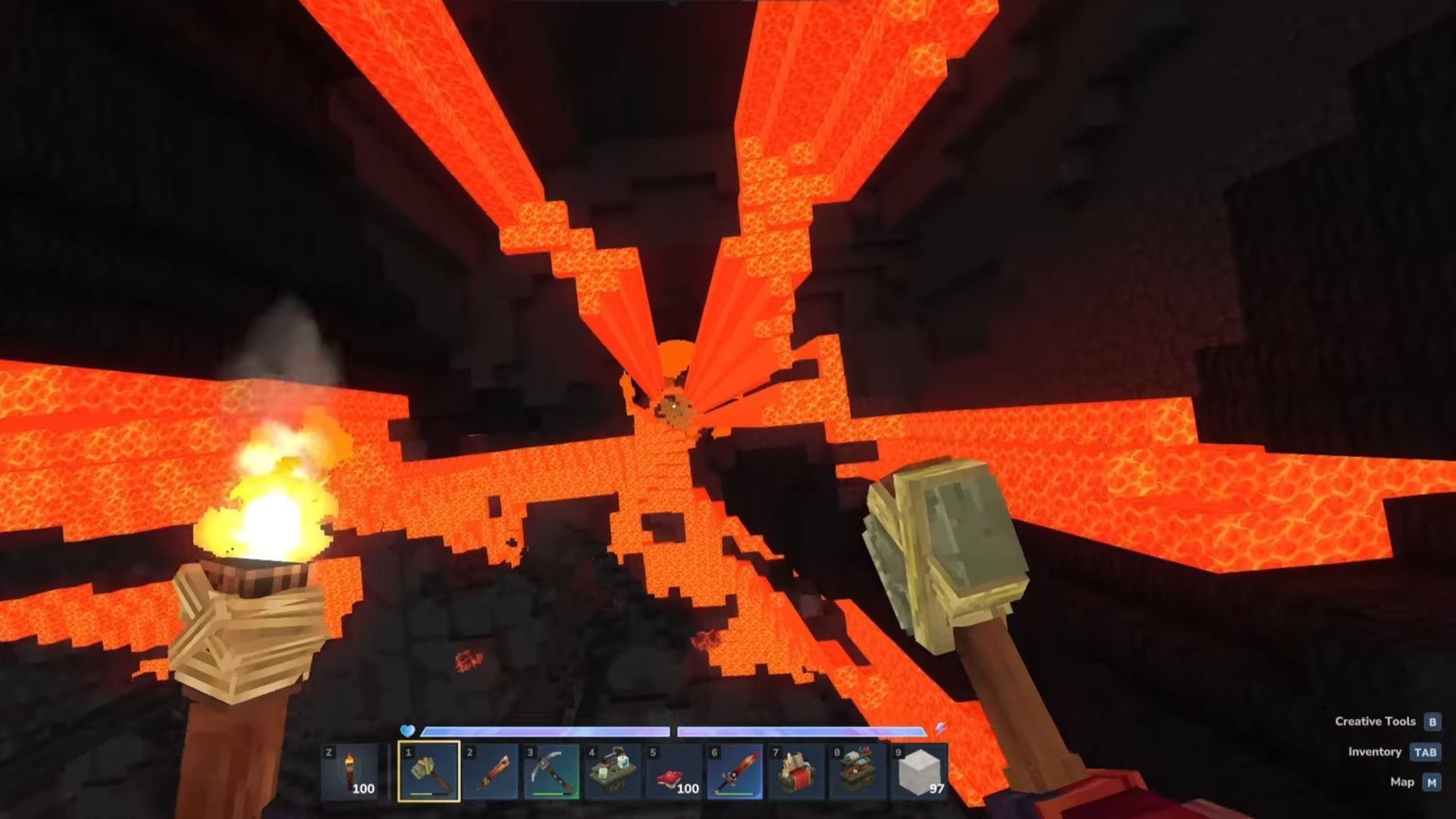Select the white block stack of 97
Image resolution: width=1456 pixels, height=819 pixels.
click(x=918, y=771)
